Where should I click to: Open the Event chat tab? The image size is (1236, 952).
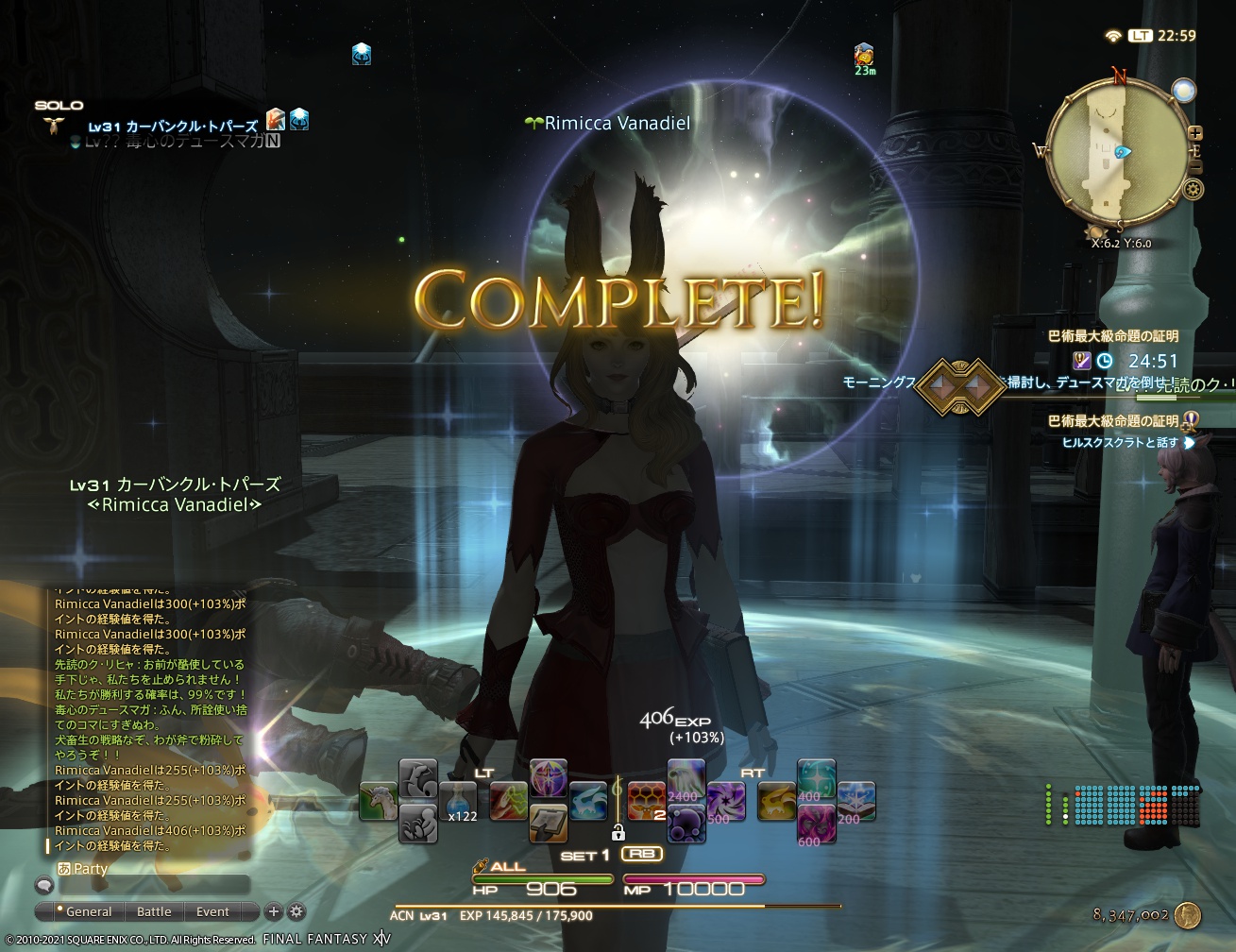click(x=212, y=912)
